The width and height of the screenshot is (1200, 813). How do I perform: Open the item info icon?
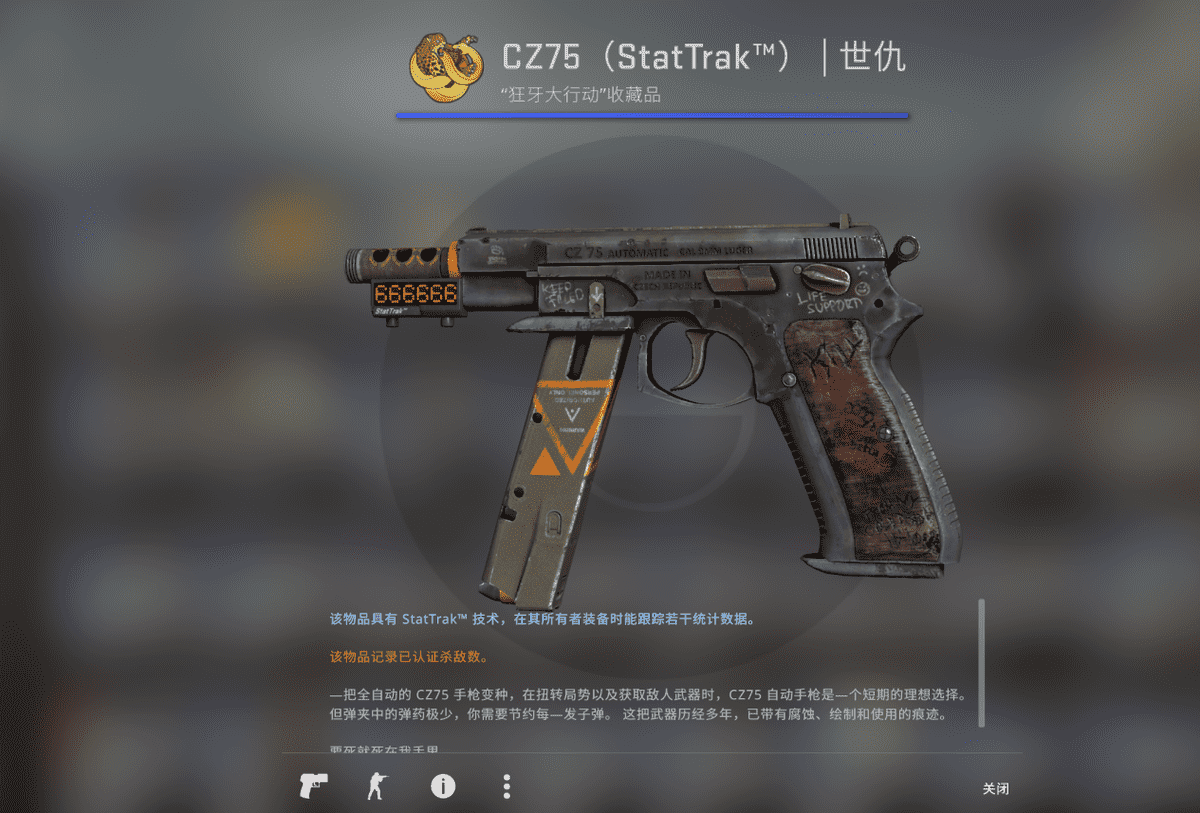[x=442, y=786]
